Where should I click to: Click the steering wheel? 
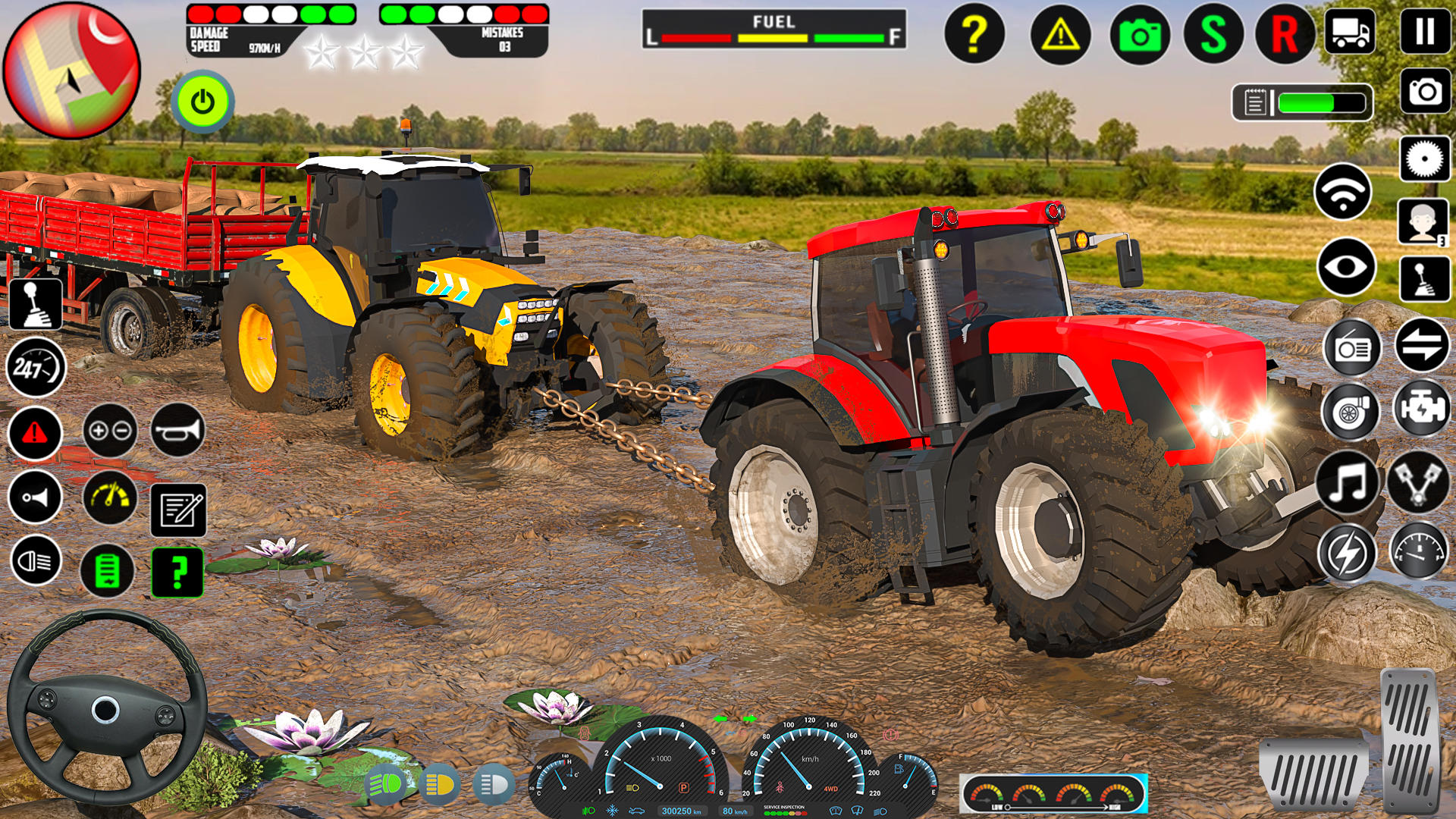106,709
